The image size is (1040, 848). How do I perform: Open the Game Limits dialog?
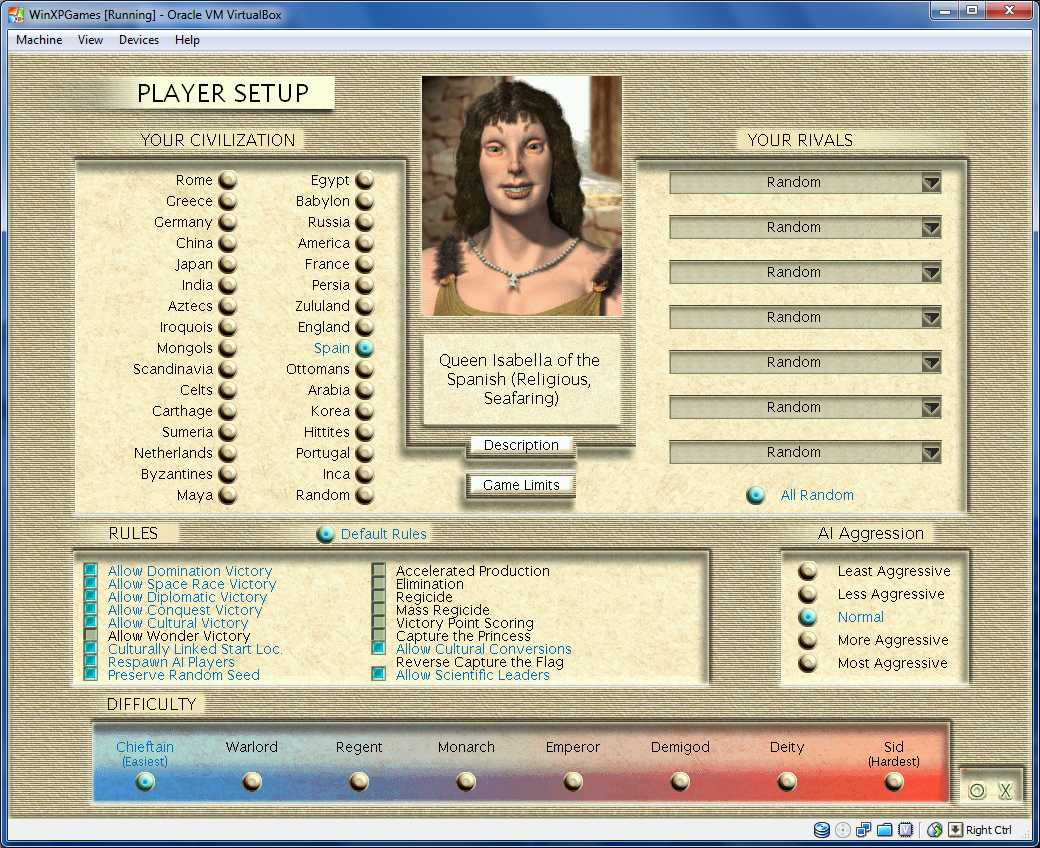521,485
